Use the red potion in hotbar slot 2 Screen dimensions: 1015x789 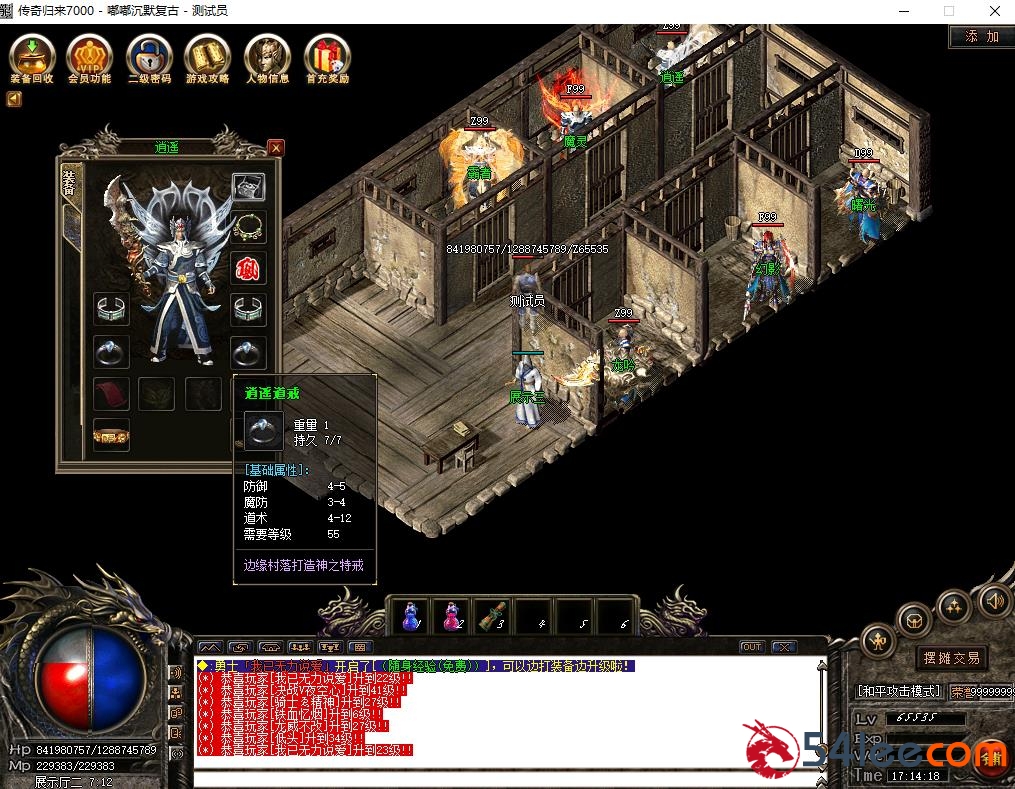pos(452,616)
